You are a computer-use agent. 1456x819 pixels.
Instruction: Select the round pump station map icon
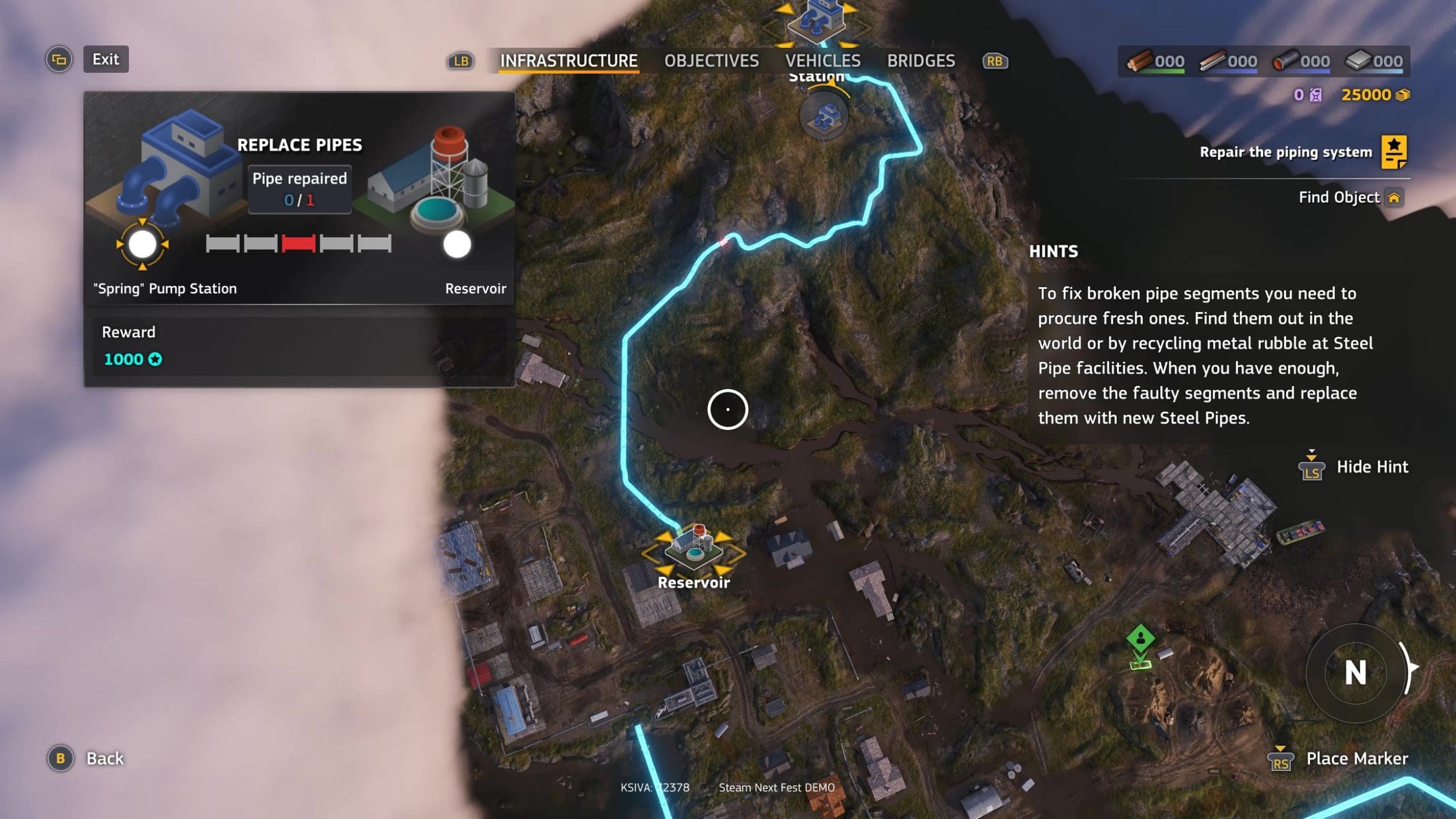coord(823,115)
